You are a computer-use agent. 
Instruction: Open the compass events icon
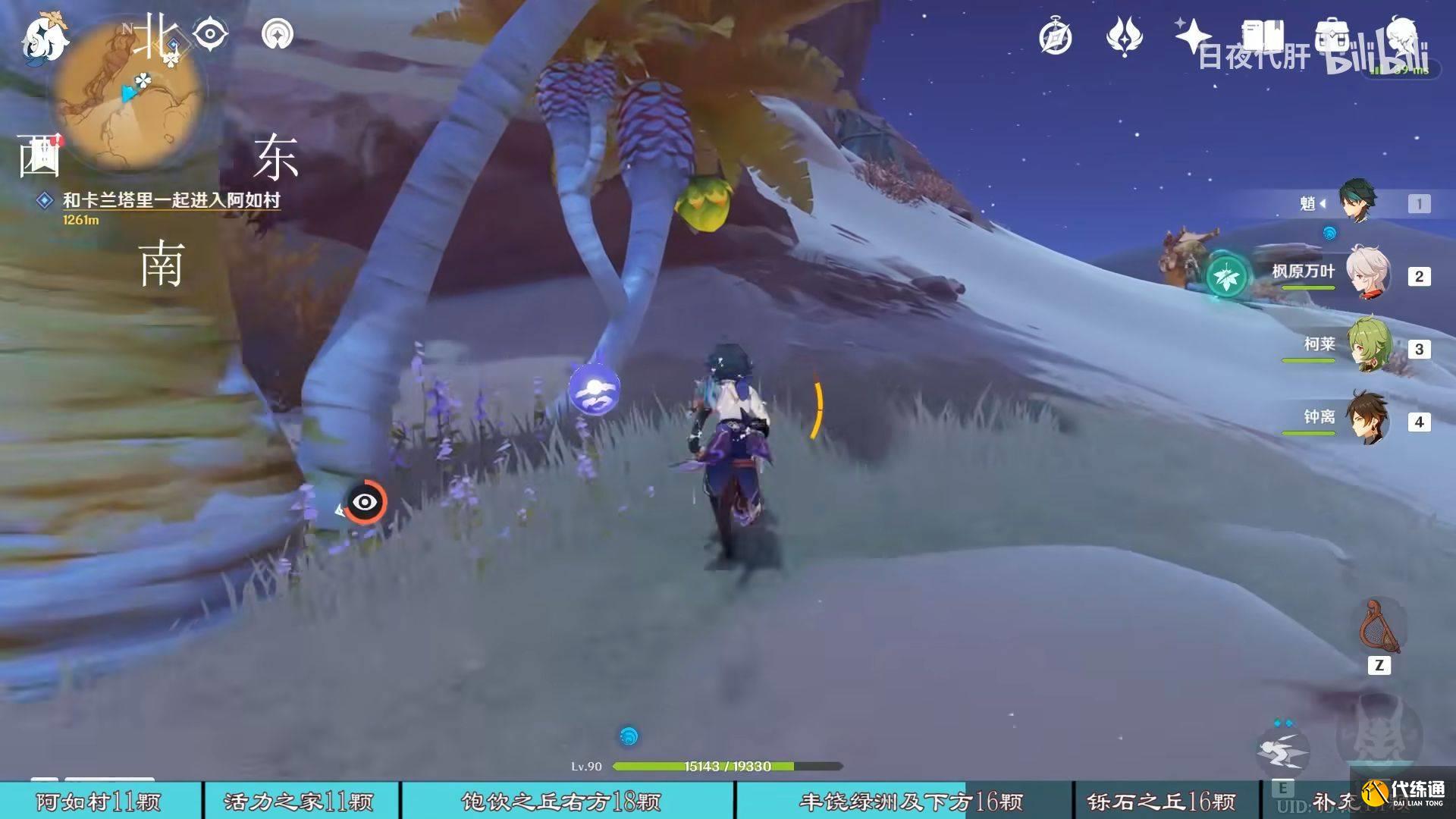[x=1055, y=37]
